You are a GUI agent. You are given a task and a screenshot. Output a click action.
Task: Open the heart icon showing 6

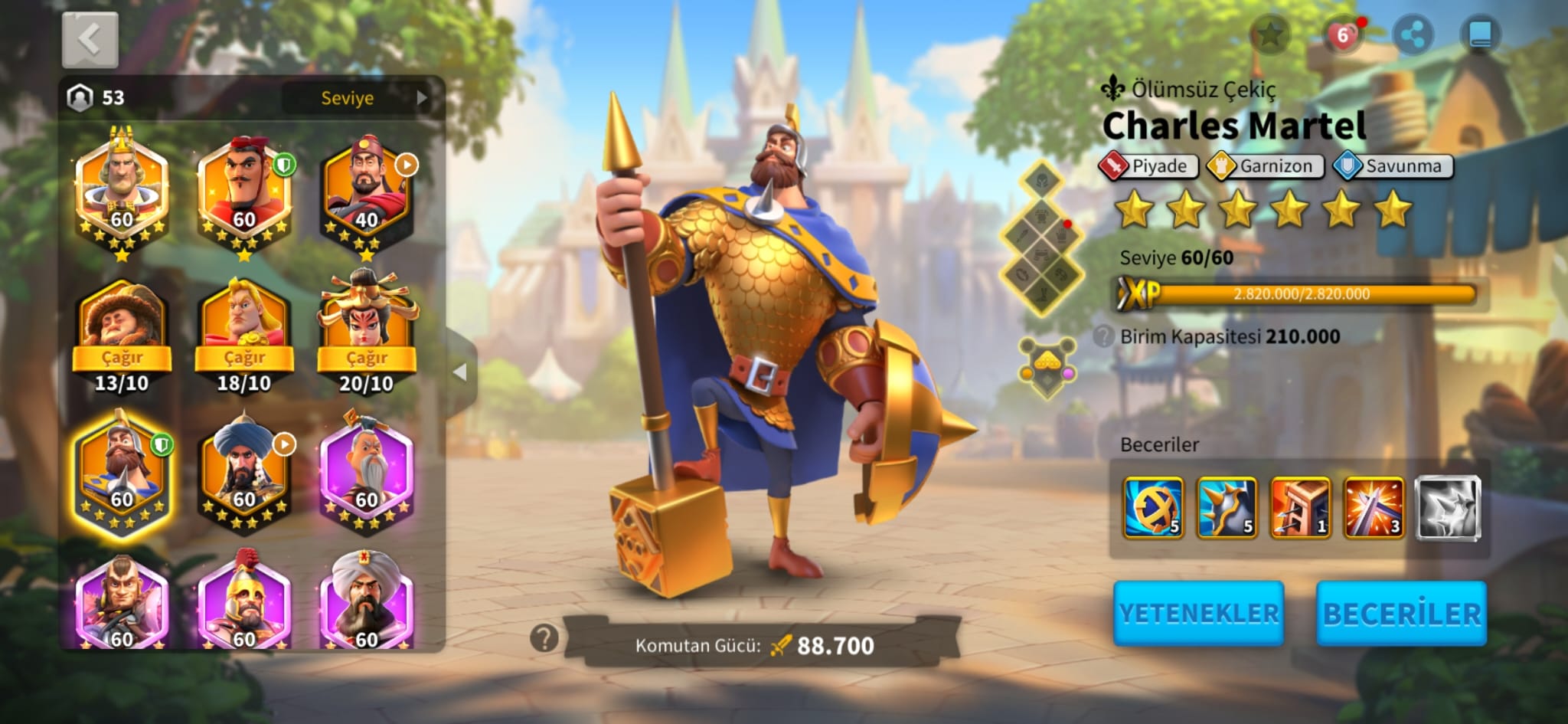pos(1342,35)
